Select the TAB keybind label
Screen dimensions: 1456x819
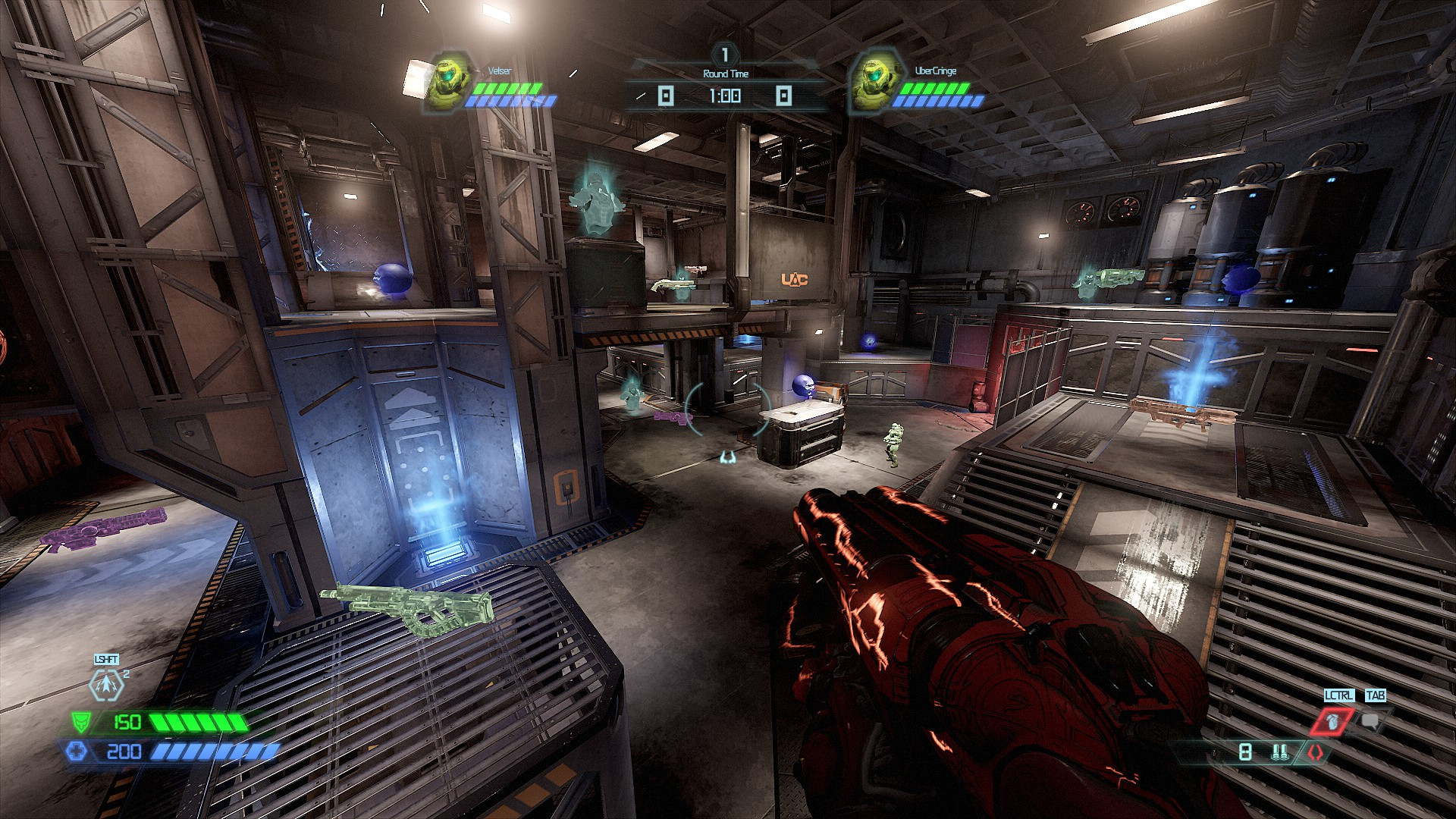[x=1375, y=695]
